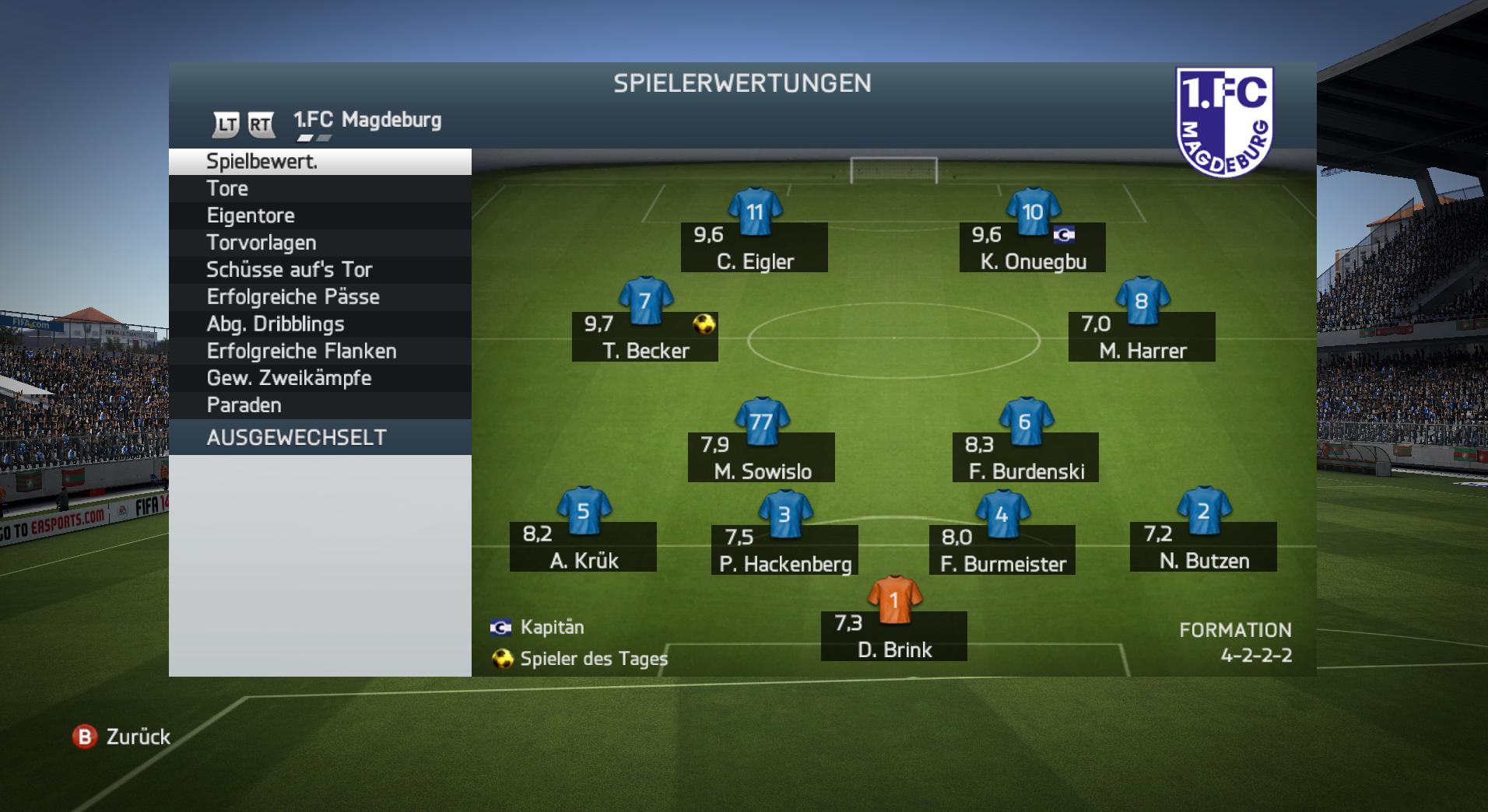The image size is (1488, 812).
Task: Select M. Harrer on the pitch
Action: tap(1142, 337)
